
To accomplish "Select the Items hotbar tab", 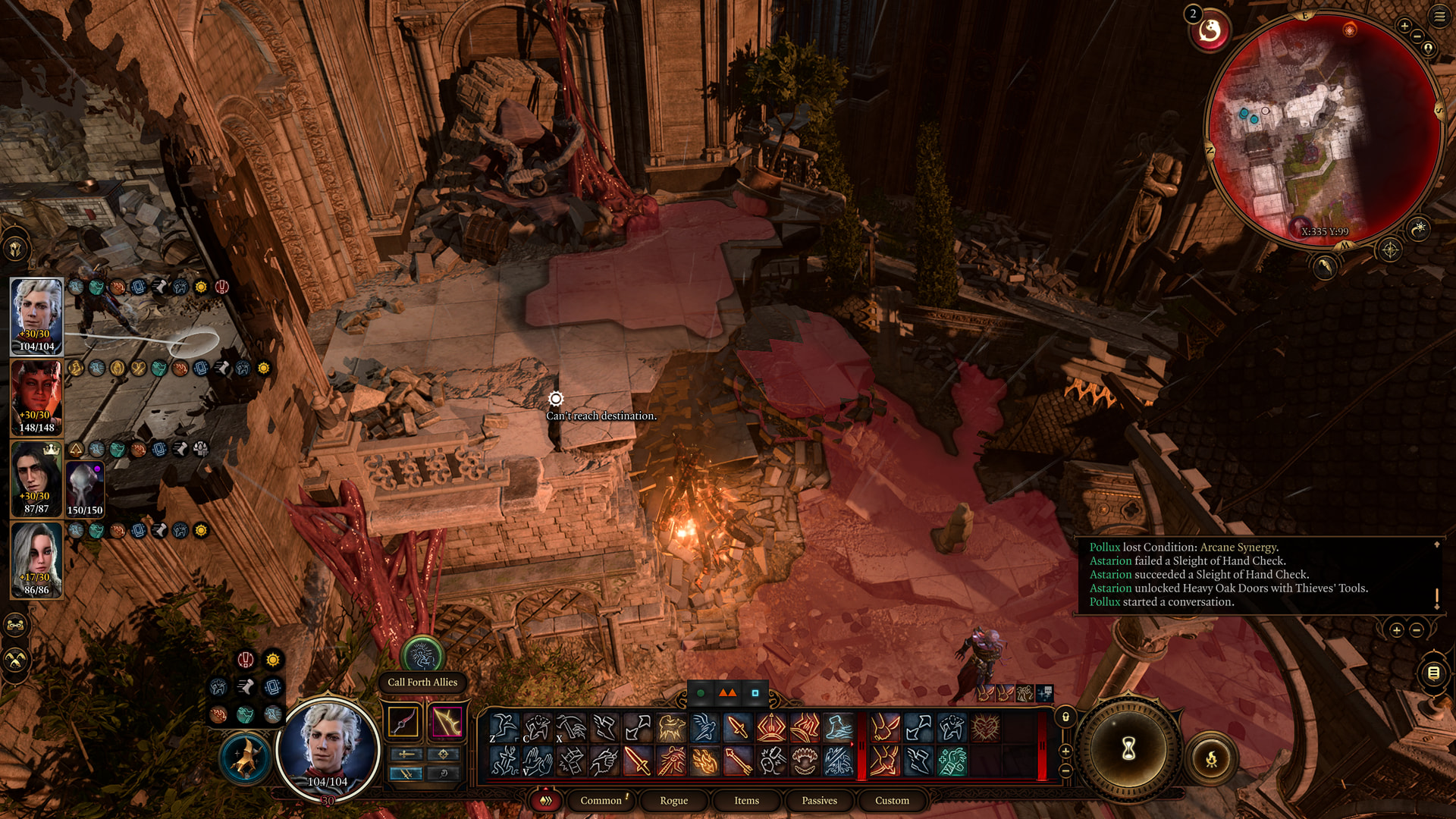I will click(x=746, y=800).
